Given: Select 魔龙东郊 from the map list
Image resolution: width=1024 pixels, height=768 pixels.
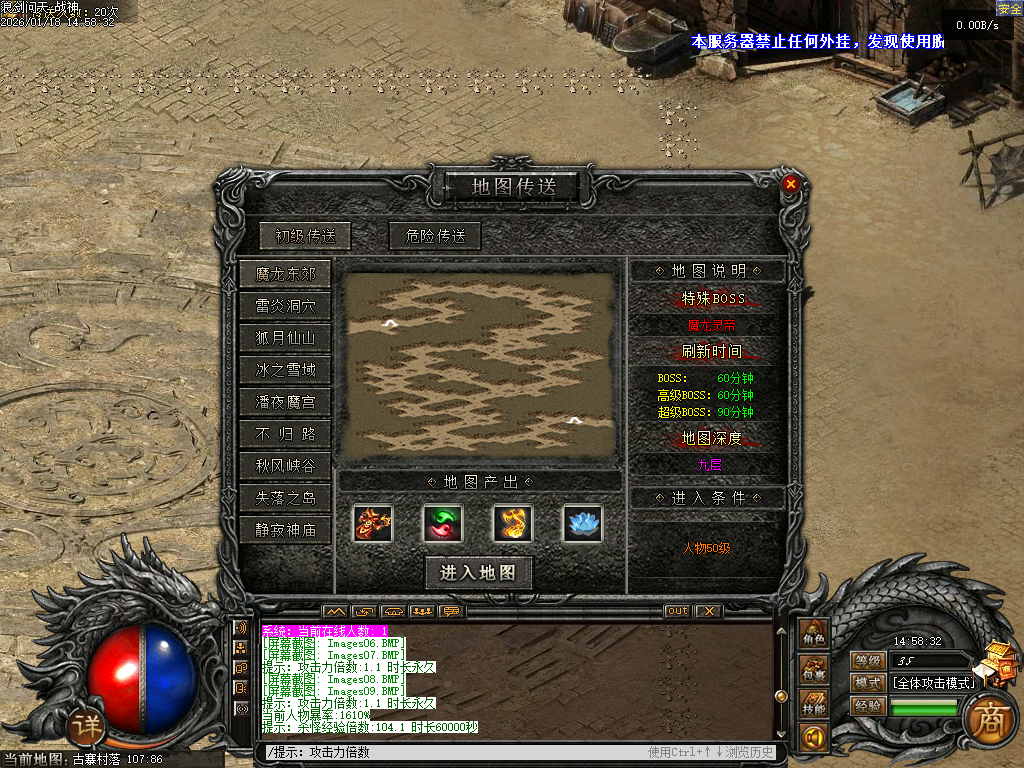Looking at the screenshot, I should click(x=285, y=274).
